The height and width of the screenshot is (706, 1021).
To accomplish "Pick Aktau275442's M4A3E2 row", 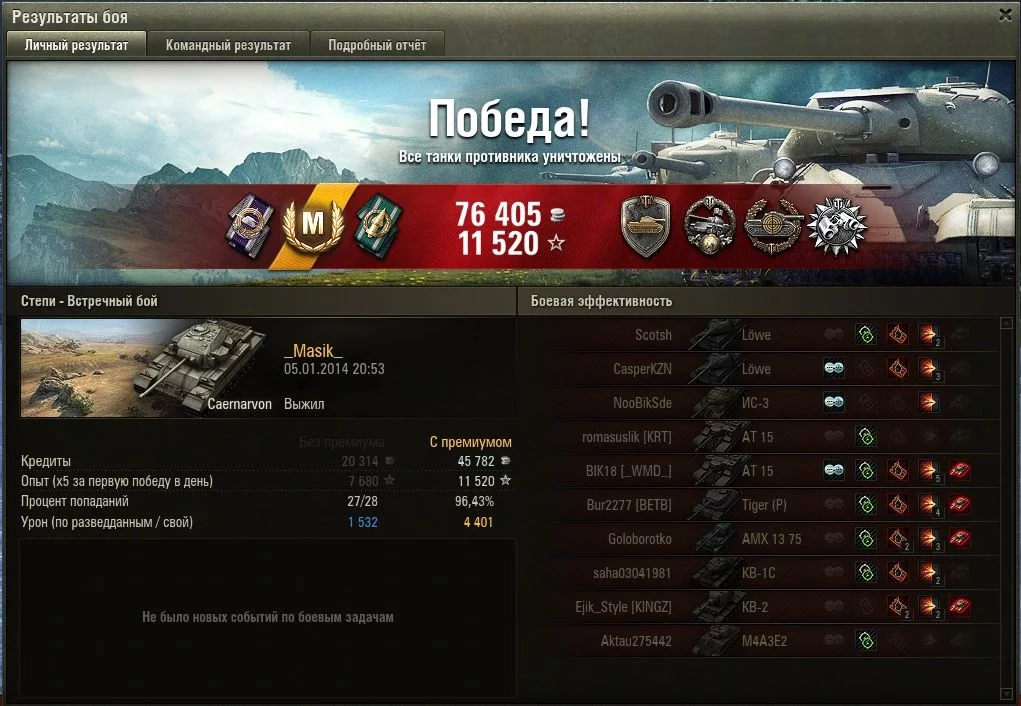I will click(760, 641).
